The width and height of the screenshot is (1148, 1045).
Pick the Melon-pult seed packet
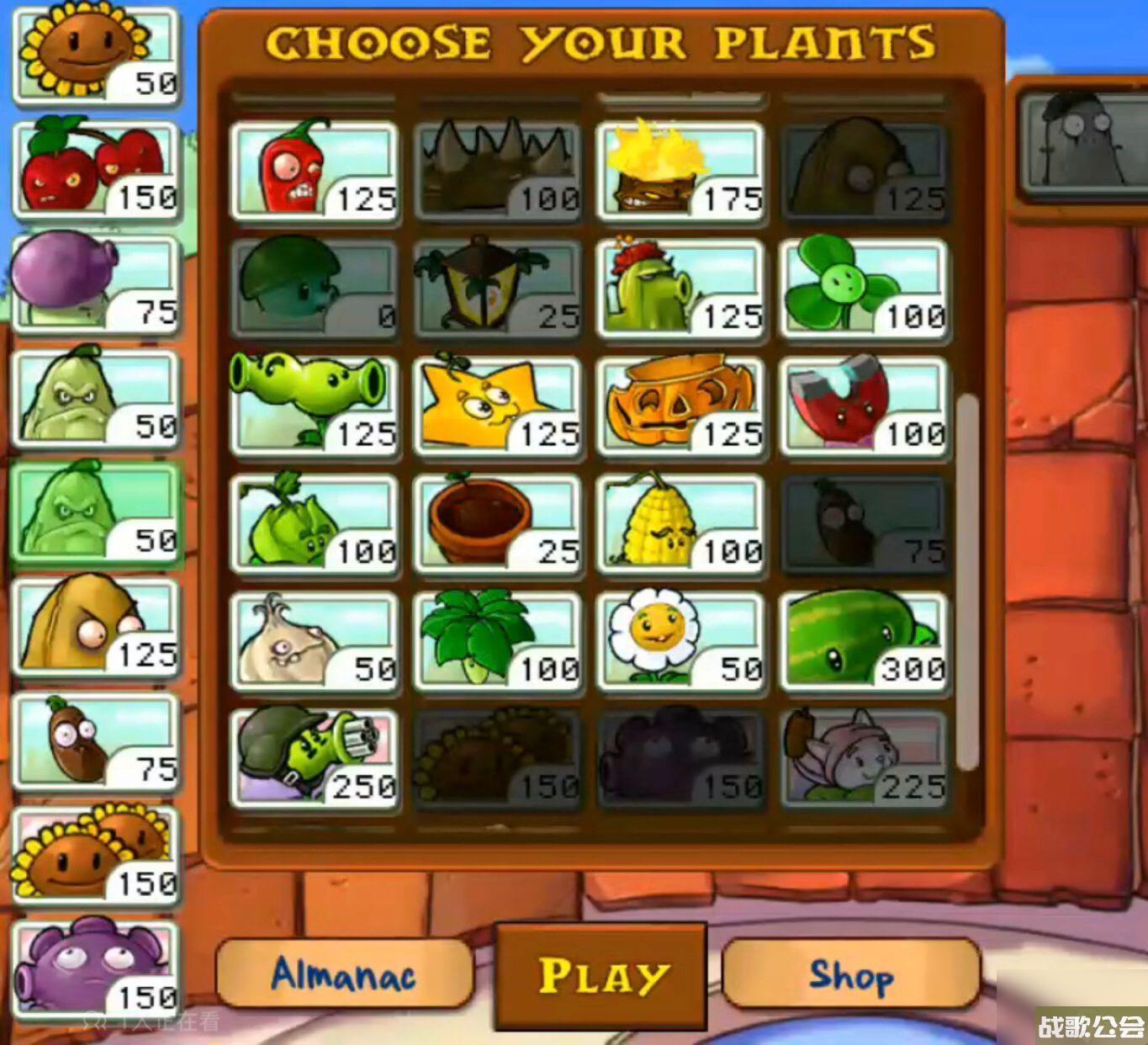pos(864,642)
